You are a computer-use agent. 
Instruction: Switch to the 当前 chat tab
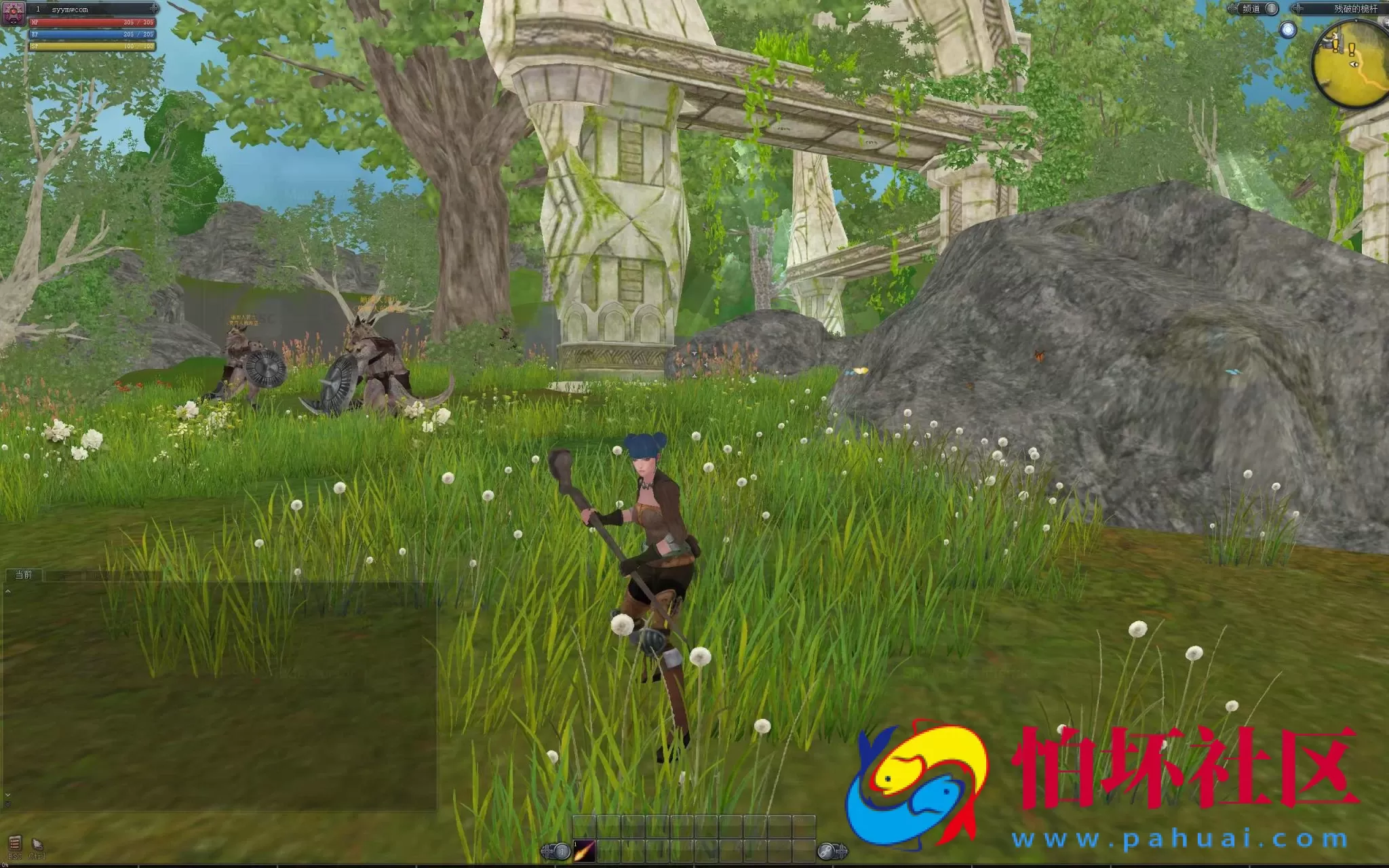click(24, 574)
